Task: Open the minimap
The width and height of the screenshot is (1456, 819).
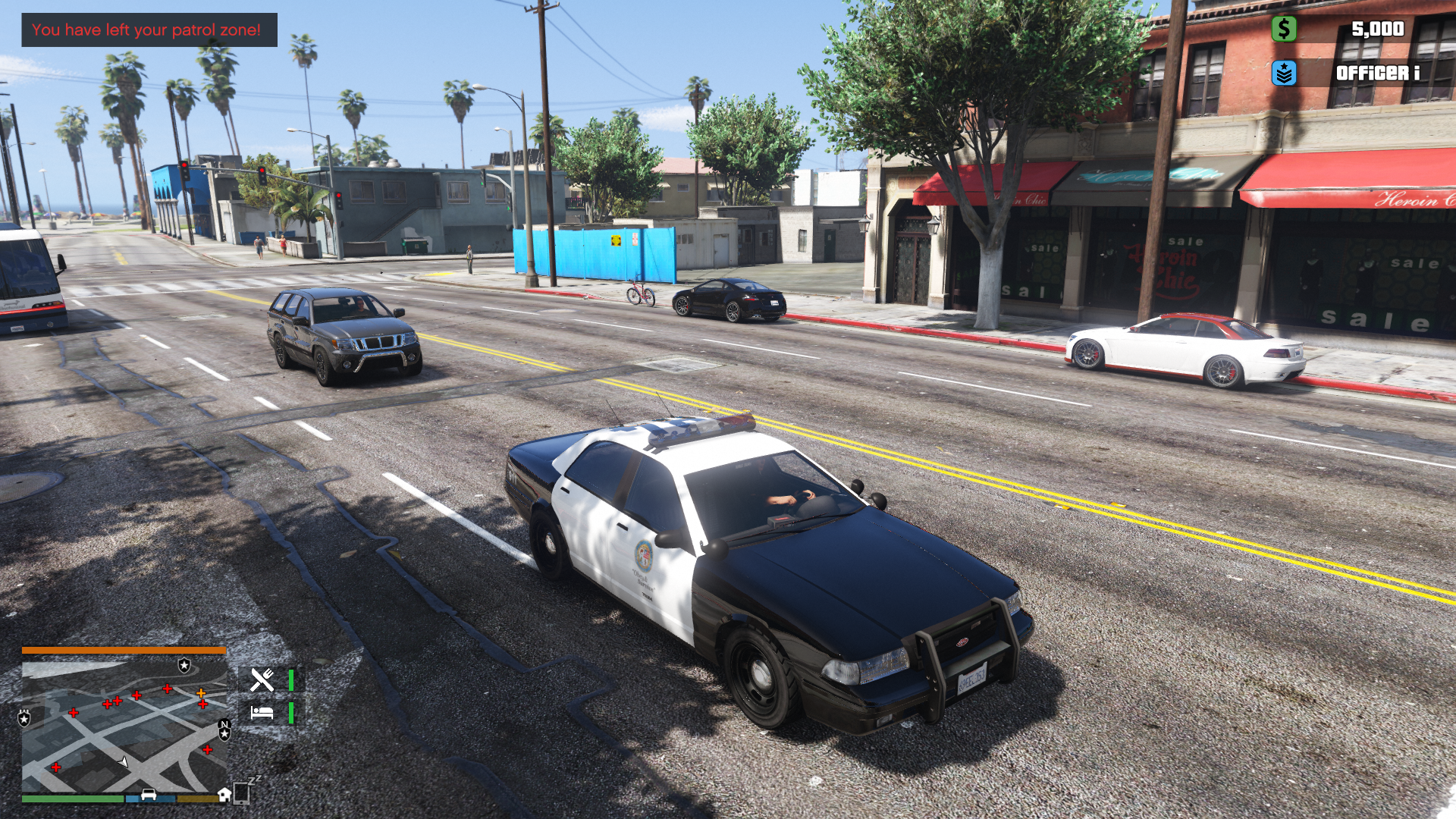Action: (124, 726)
